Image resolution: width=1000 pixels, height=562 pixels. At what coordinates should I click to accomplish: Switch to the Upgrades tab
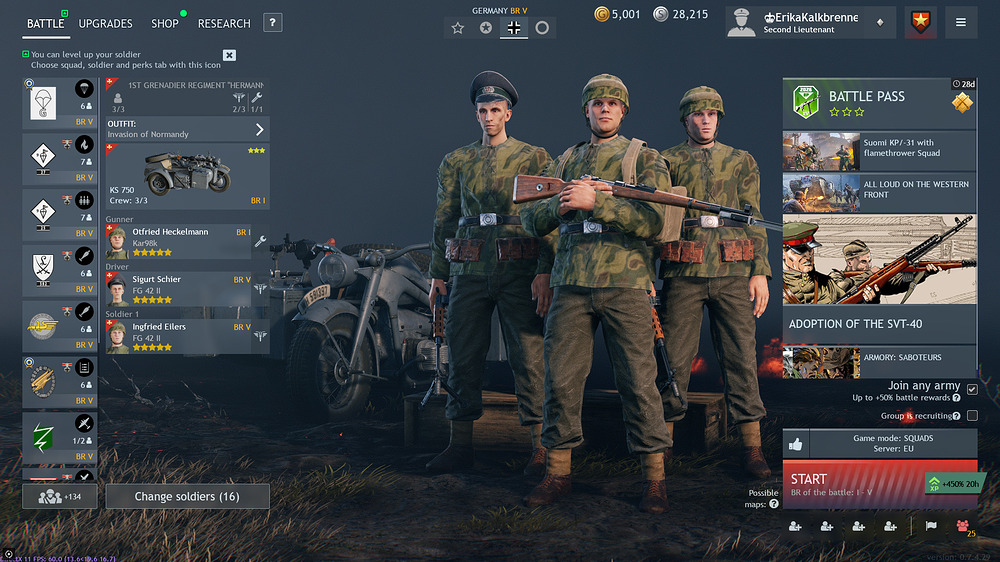[x=105, y=23]
